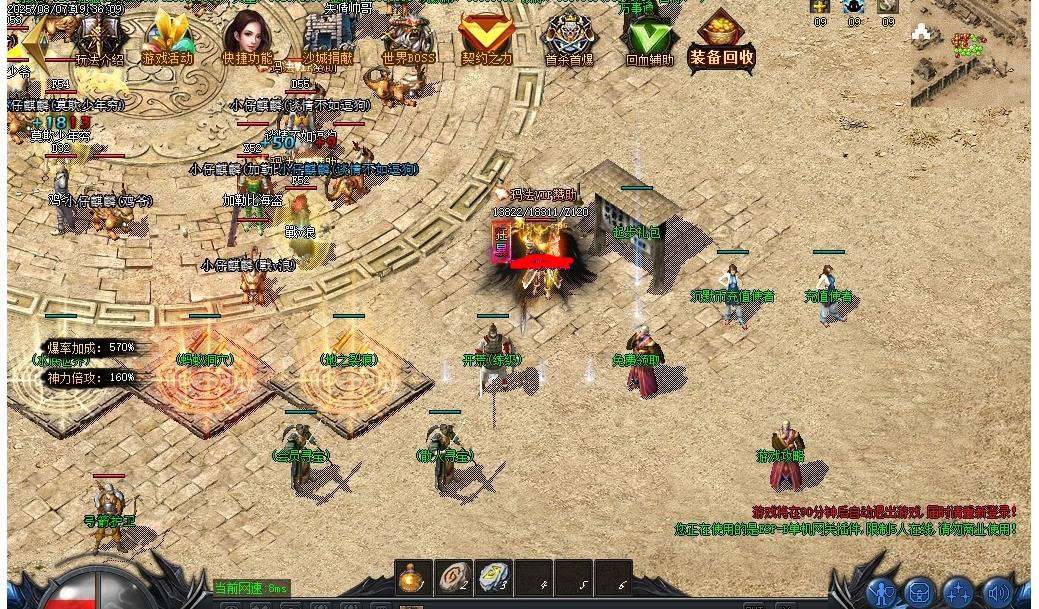Open the 沙城捐献 donation panel
Screen dimensions: 1039x609
click(327, 40)
